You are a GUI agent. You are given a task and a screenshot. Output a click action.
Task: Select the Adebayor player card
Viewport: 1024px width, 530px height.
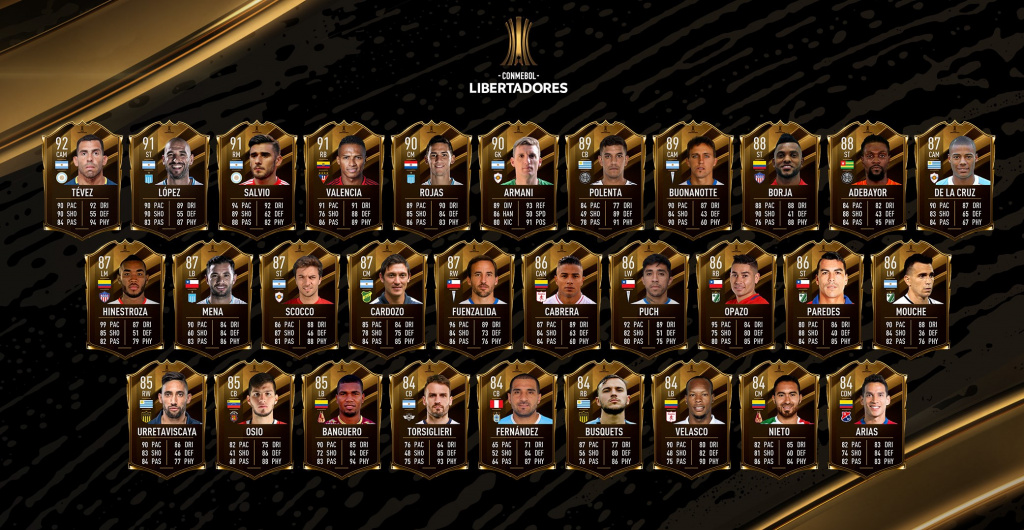click(867, 178)
